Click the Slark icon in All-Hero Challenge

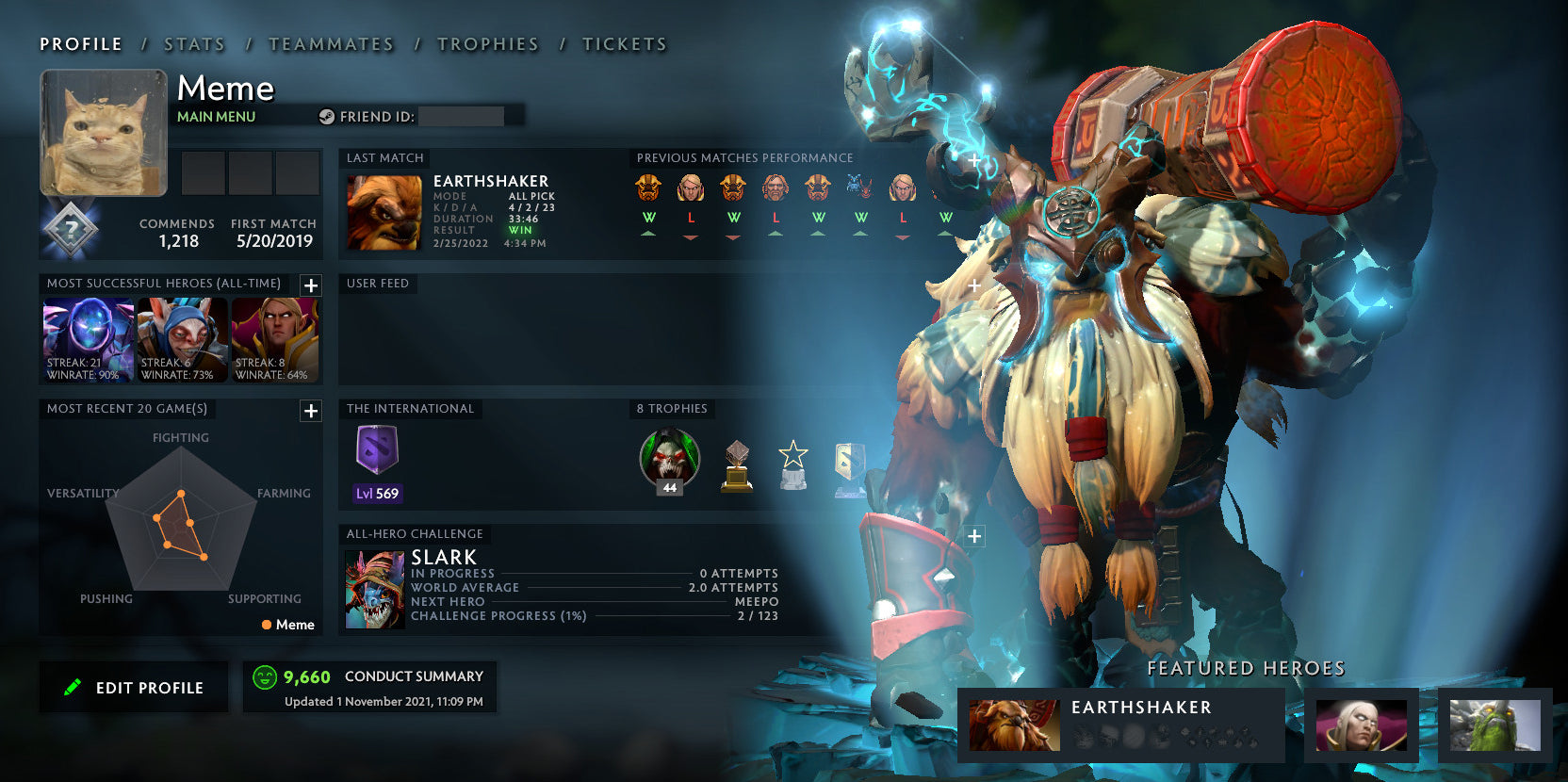click(377, 586)
